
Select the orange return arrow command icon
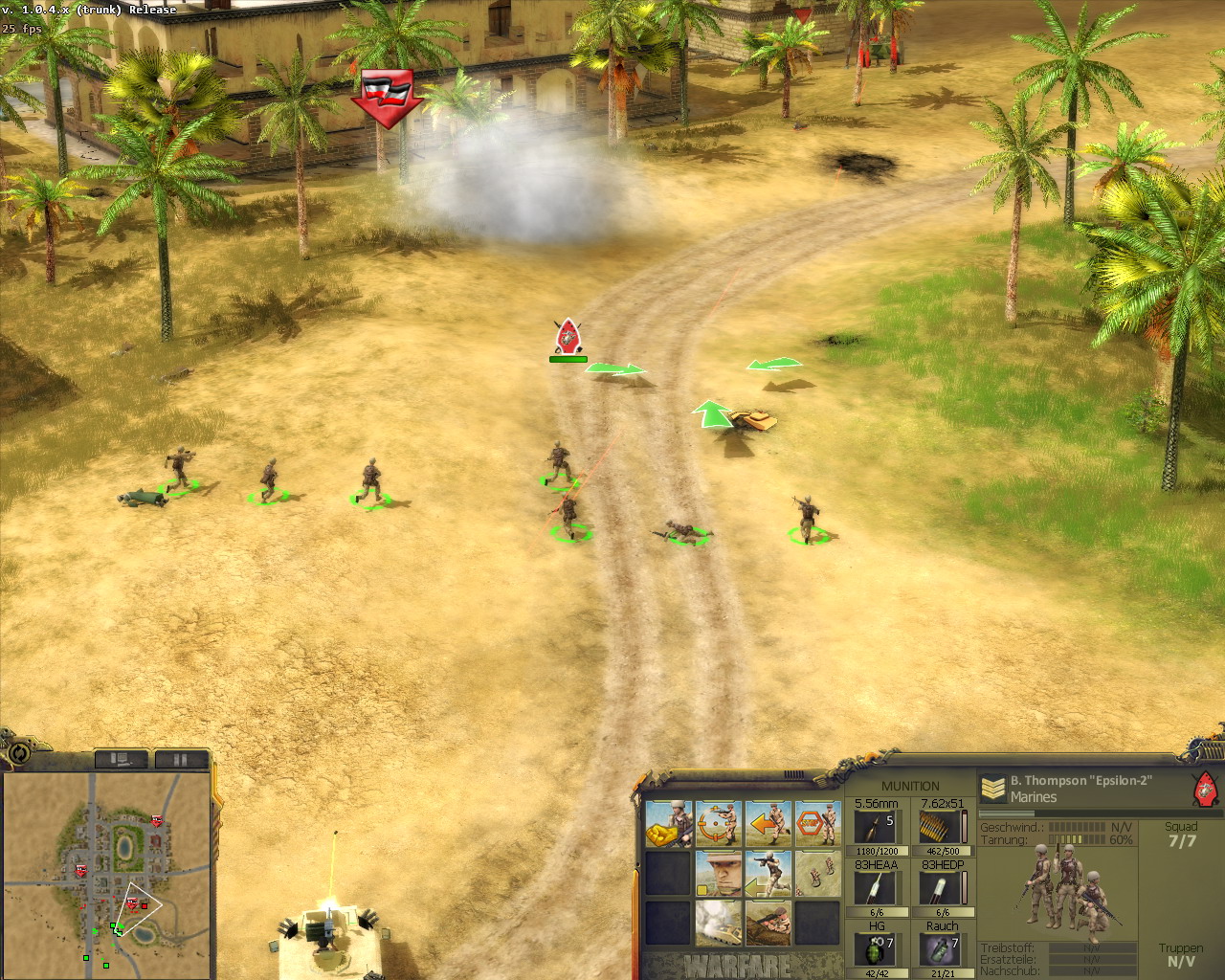point(769,823)
